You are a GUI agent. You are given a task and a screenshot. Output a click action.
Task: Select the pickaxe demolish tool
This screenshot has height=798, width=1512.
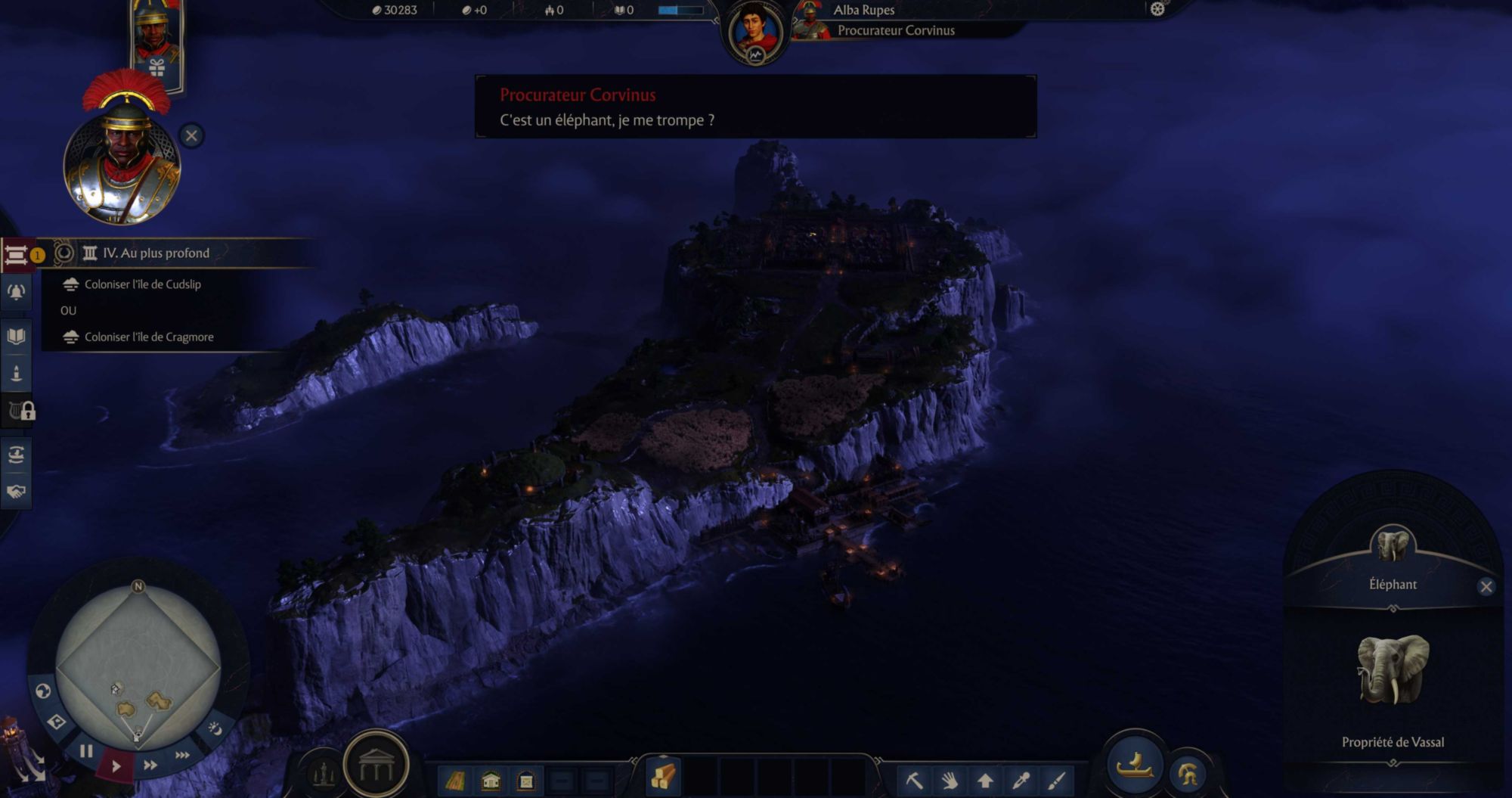(x=914, y=780)
